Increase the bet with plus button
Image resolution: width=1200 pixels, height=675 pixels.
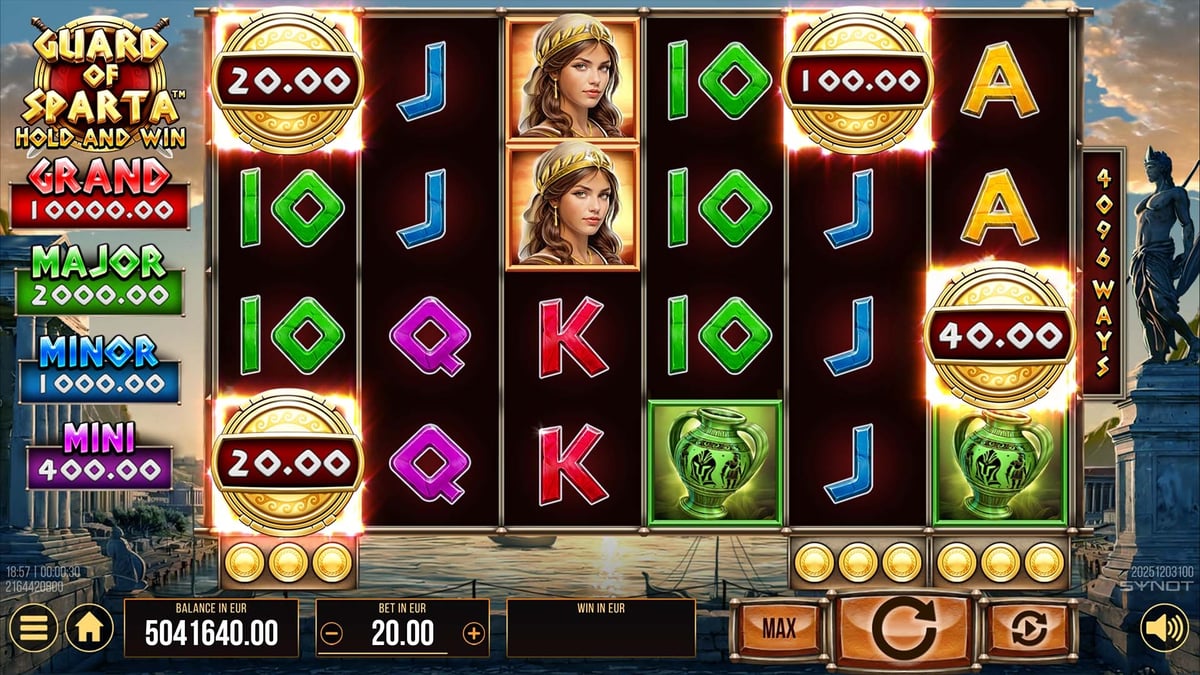[473, 633]
